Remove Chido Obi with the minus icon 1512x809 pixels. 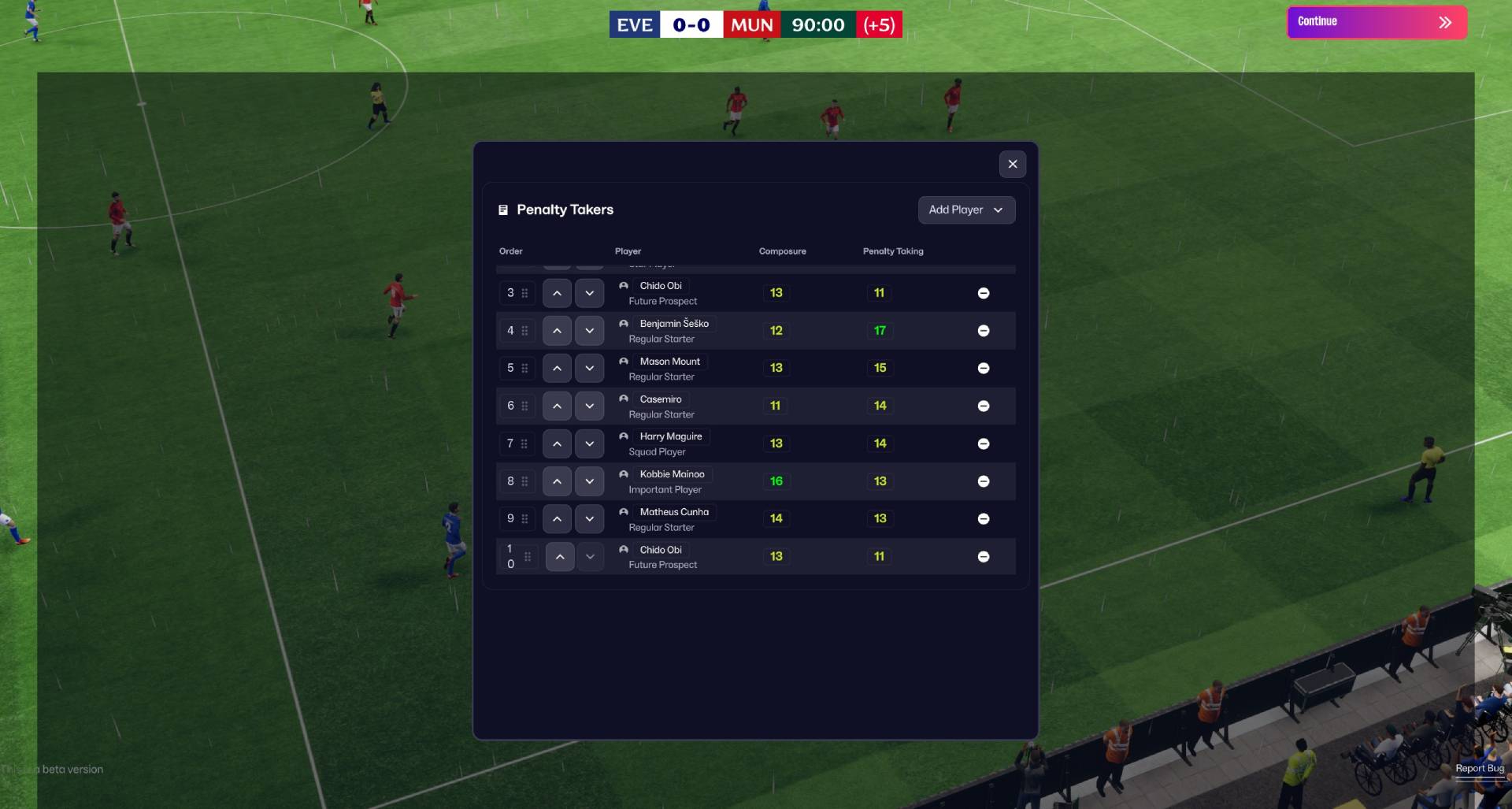point(984,292)
